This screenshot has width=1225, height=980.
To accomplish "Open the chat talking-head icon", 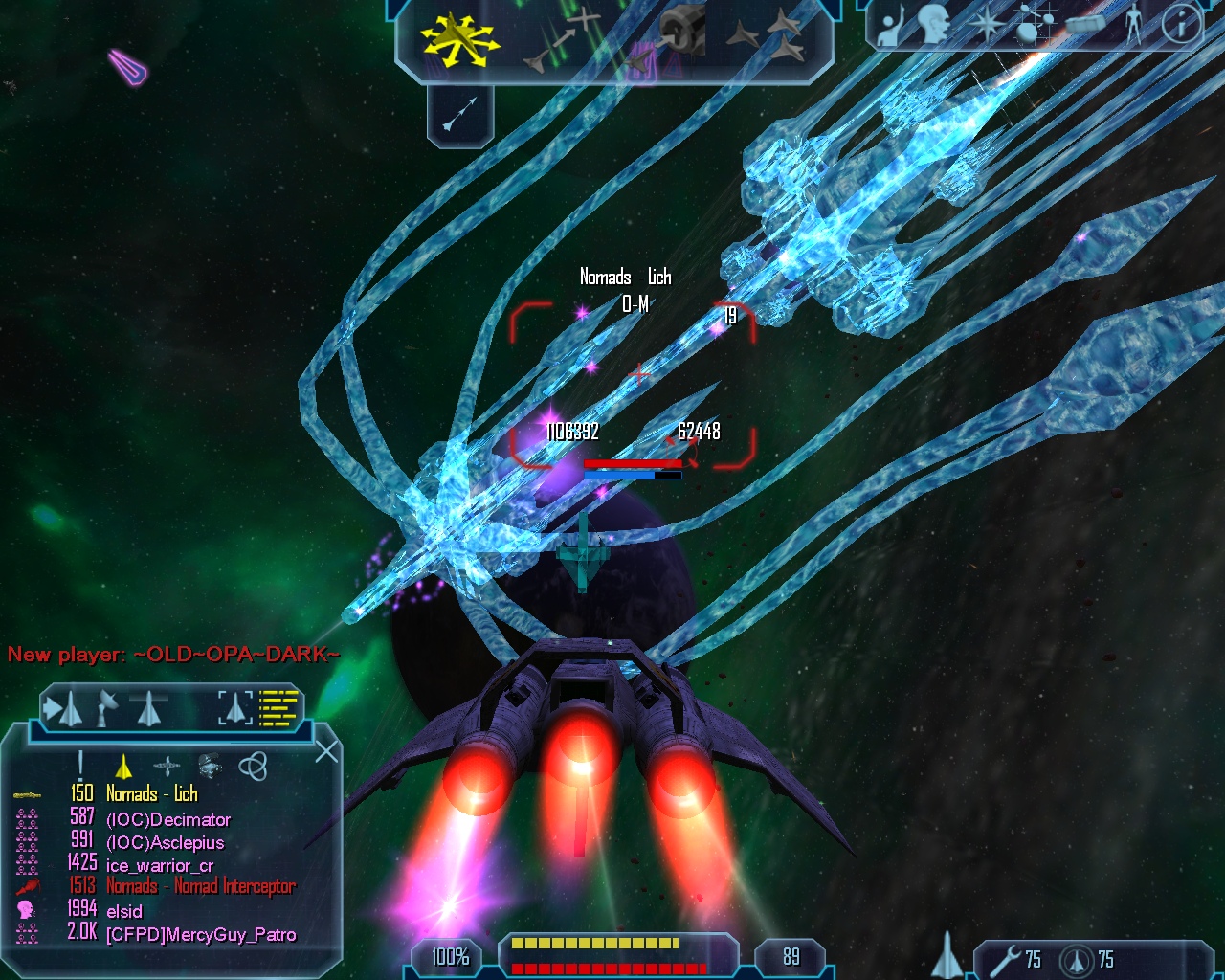I will (x=931, y=27).
